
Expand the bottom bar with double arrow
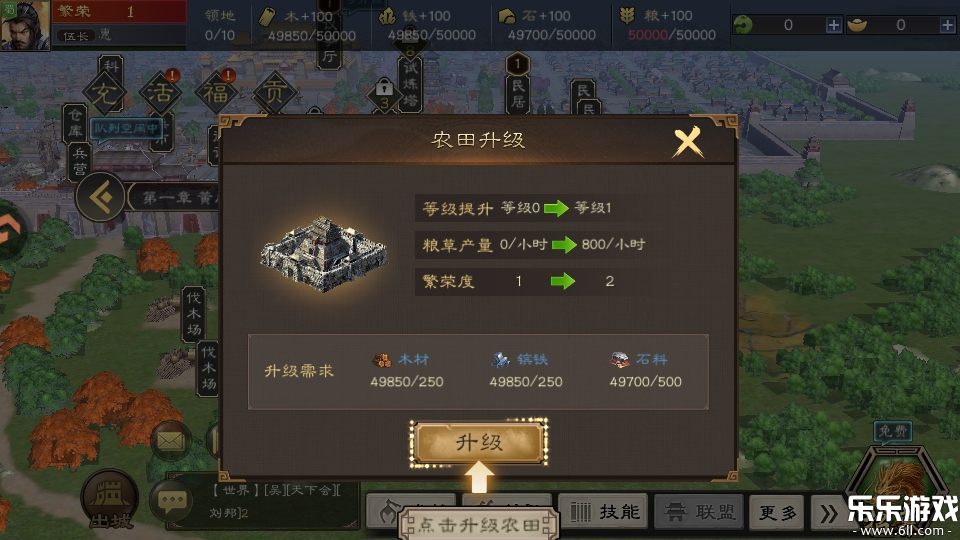click(x=826, y=513)
